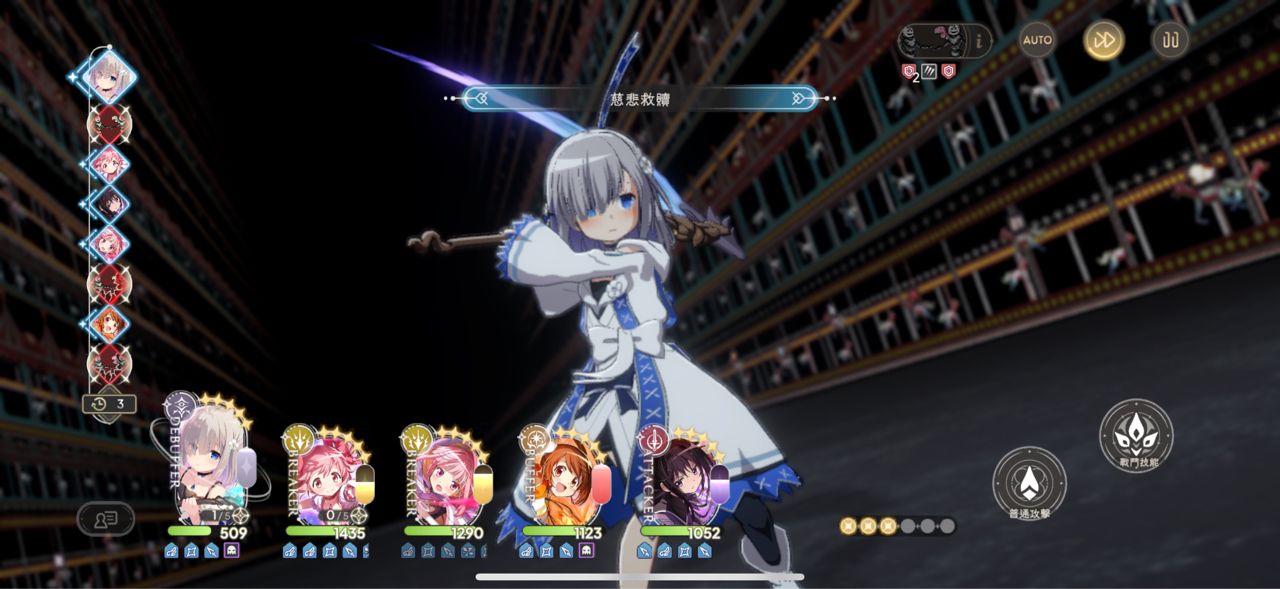Use the 普通攻擊 normal attack
1280x589 pixels.
tap(1029, 484)
